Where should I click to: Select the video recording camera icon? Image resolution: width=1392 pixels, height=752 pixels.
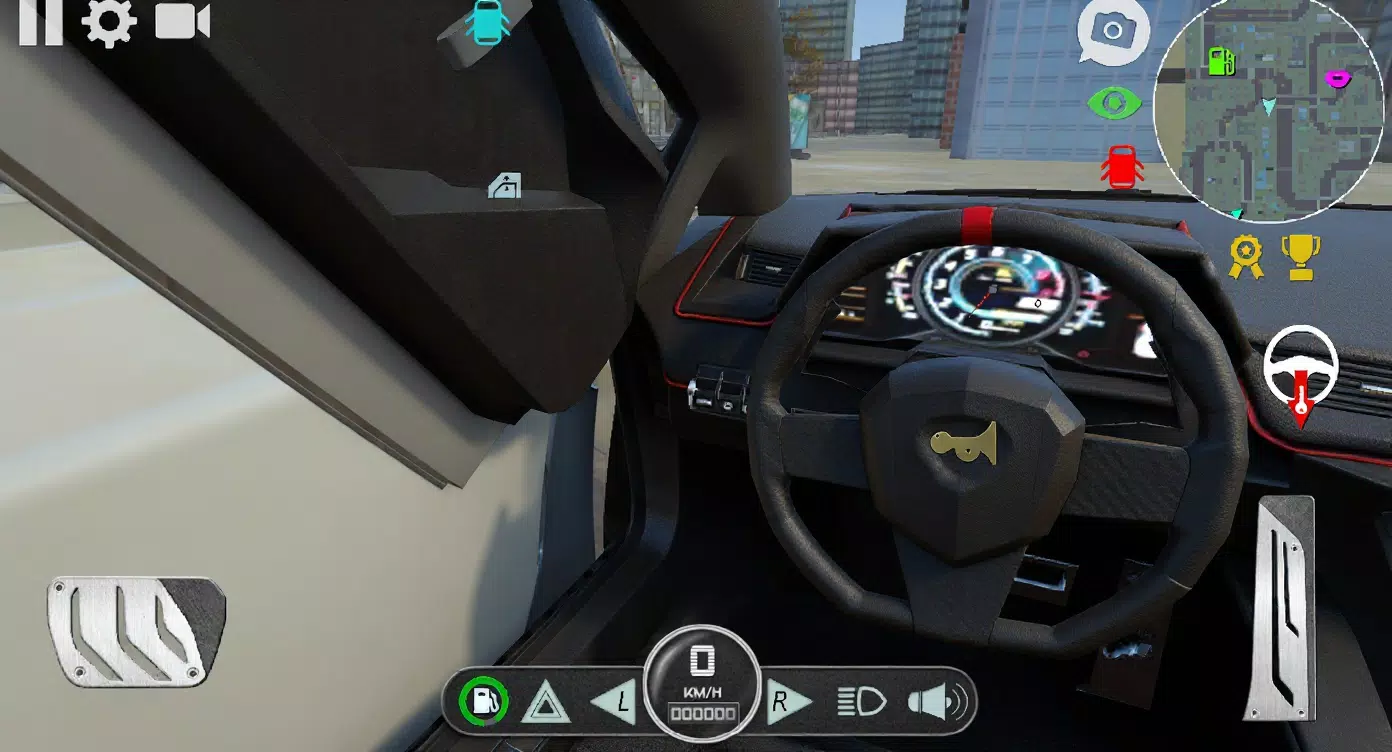pyautogui.click(x=180, y=21)
